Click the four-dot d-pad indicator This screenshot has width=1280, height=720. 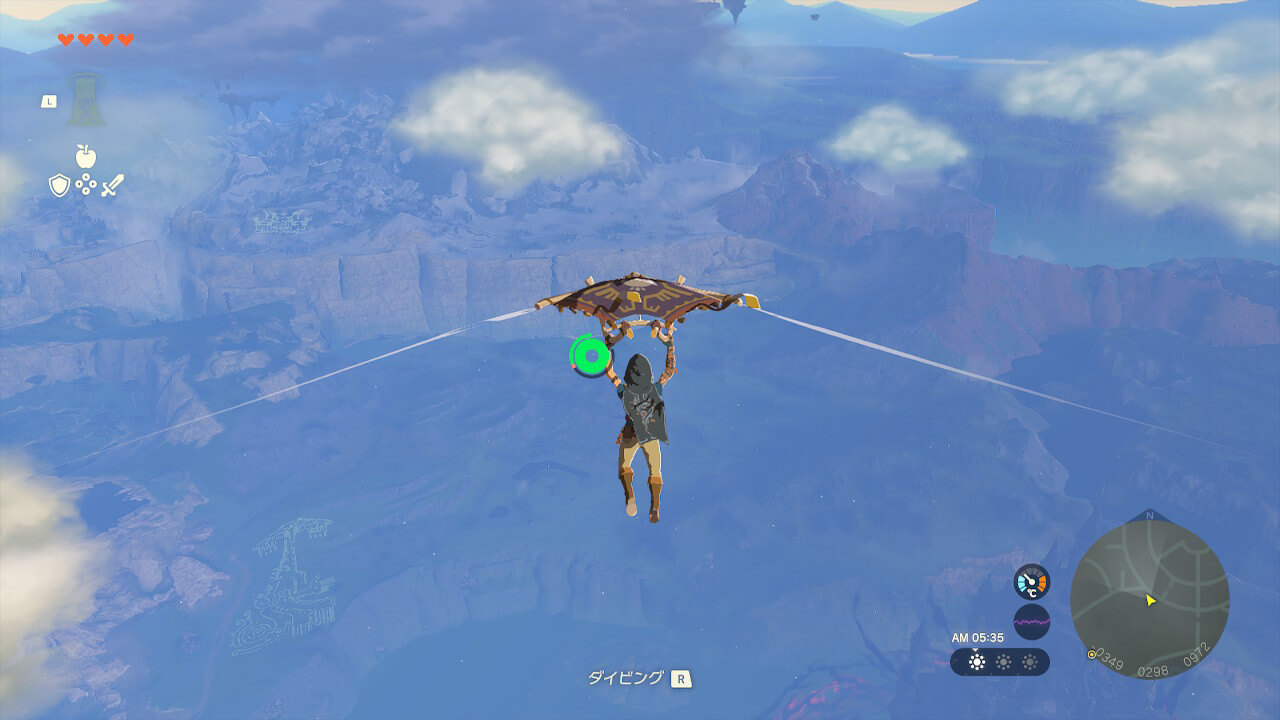click(86, 185)
